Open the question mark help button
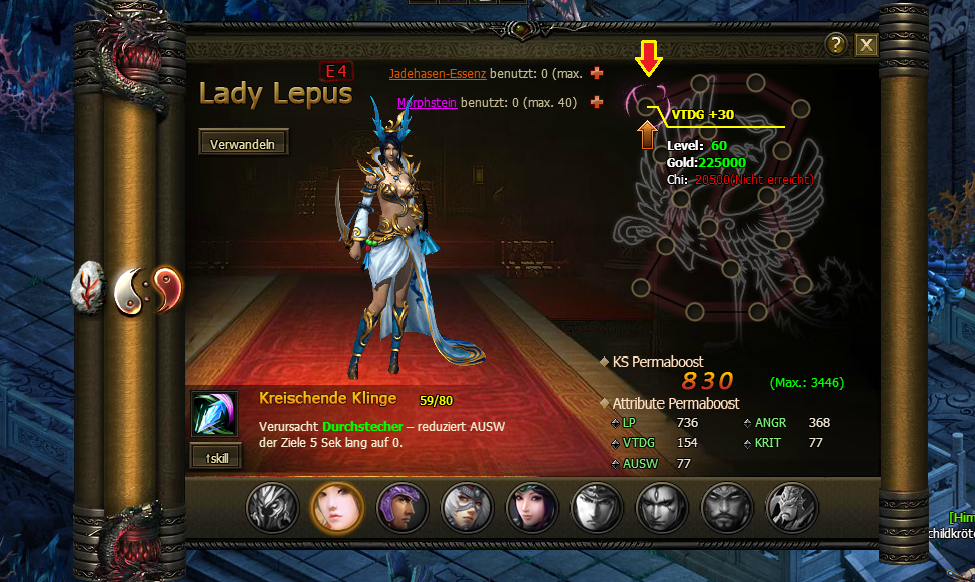This screenshot has height=582, width=975. pyautogui.click(x=837, y=44)
